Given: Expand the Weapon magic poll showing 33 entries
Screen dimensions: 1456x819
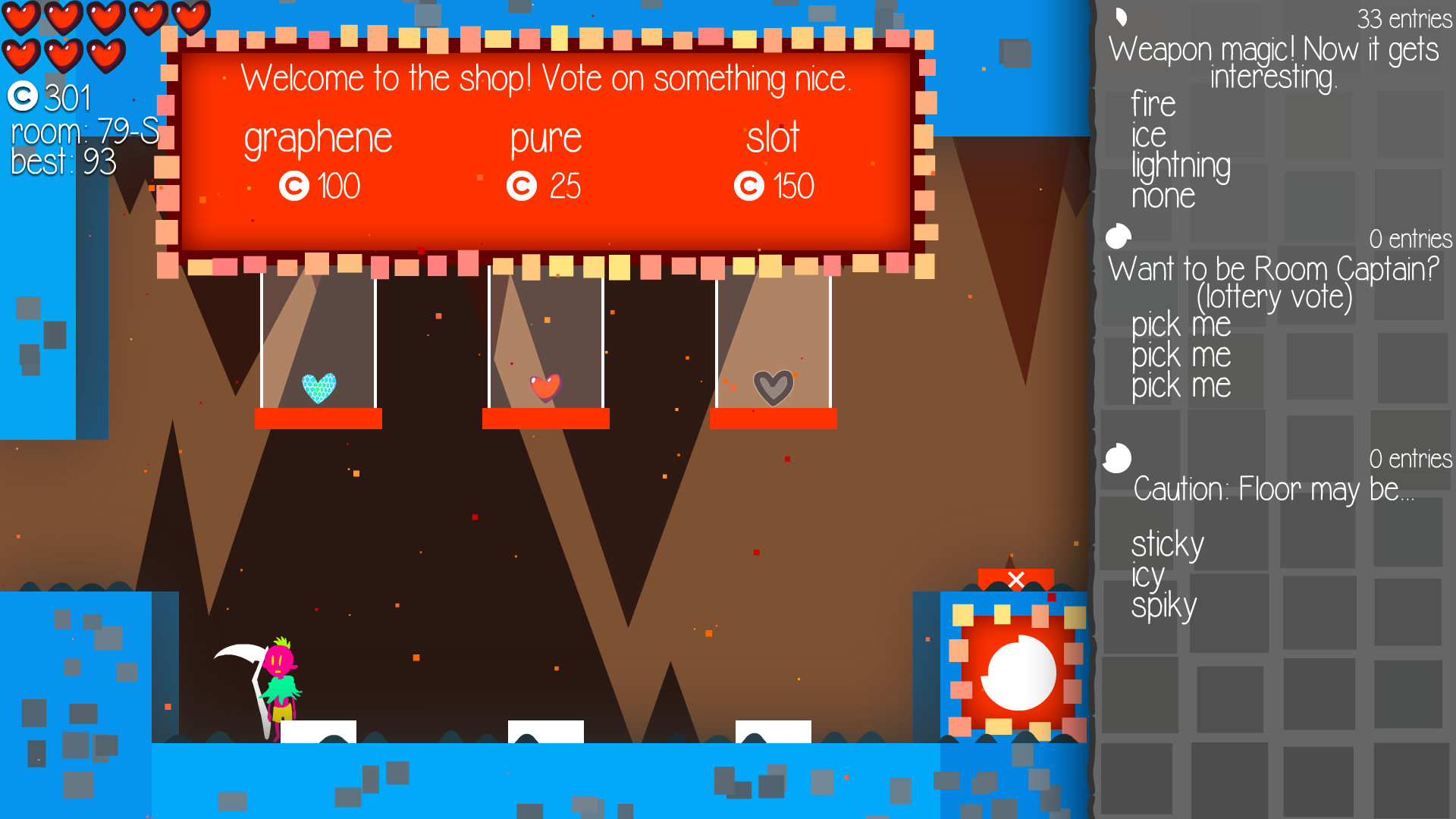Looking at the screenshot, I should pos(1120,17).
